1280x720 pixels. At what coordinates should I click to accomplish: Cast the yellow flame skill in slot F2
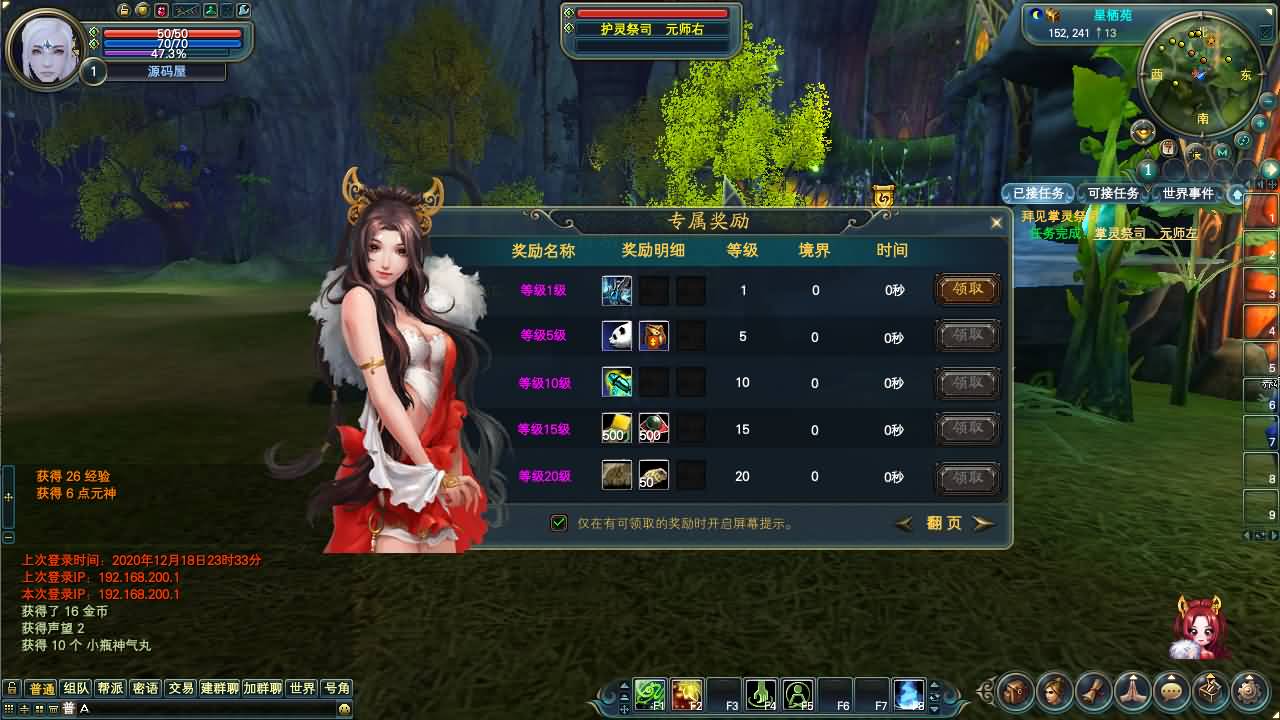click(686, 692)
